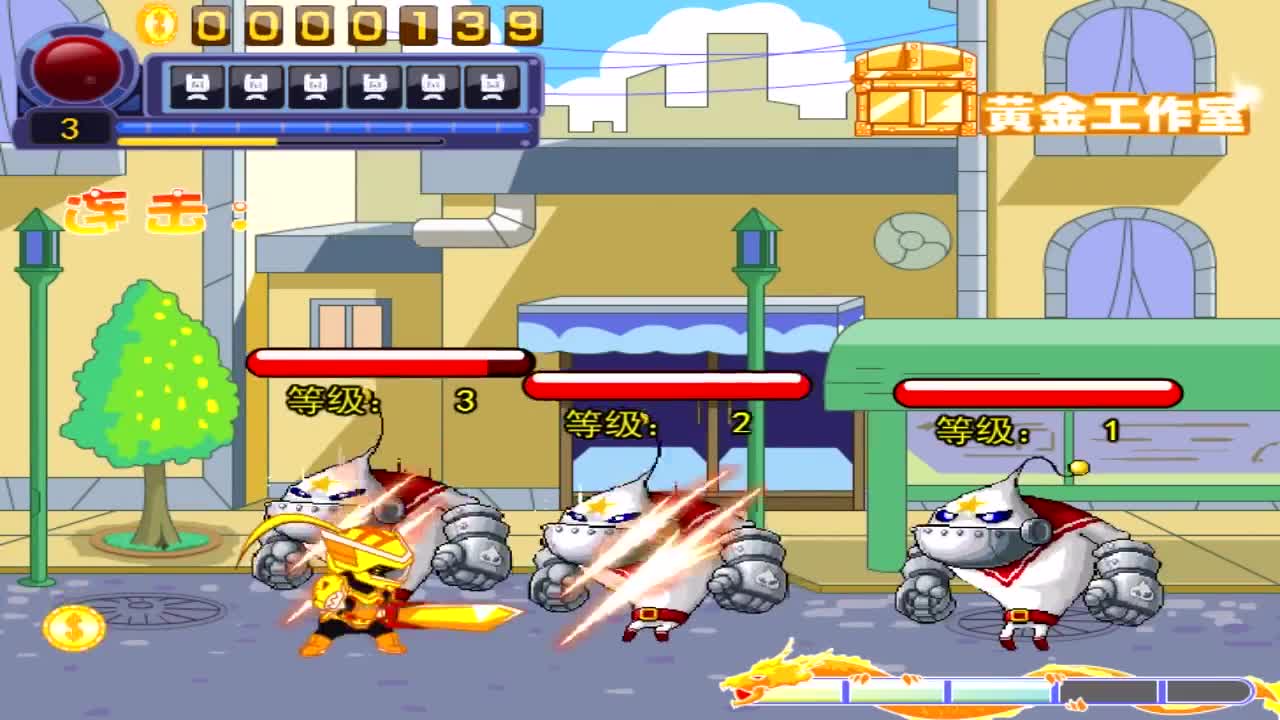Open the 黄金工作室 studio logo link
This screenshot has width=1280, height=720.
point(1115,113)
